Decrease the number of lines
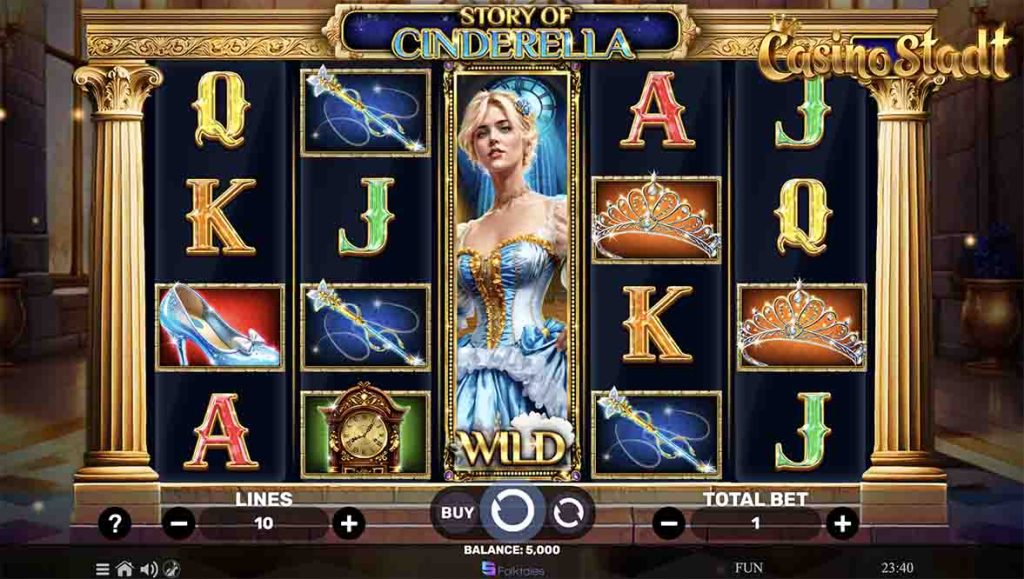The image size is (1024, 579). pos(179,523)
